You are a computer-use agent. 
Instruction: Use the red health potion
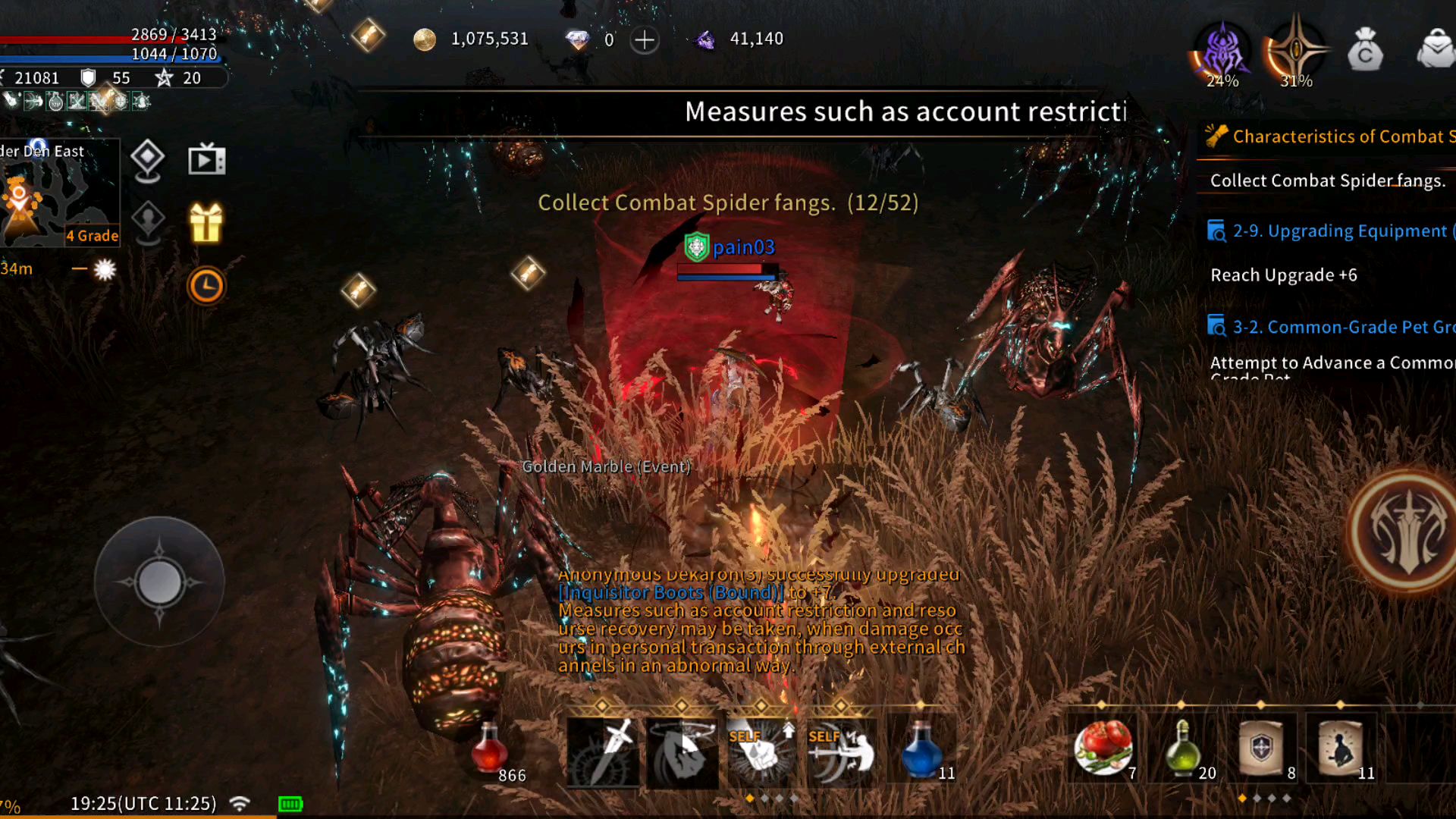(490, 749)
